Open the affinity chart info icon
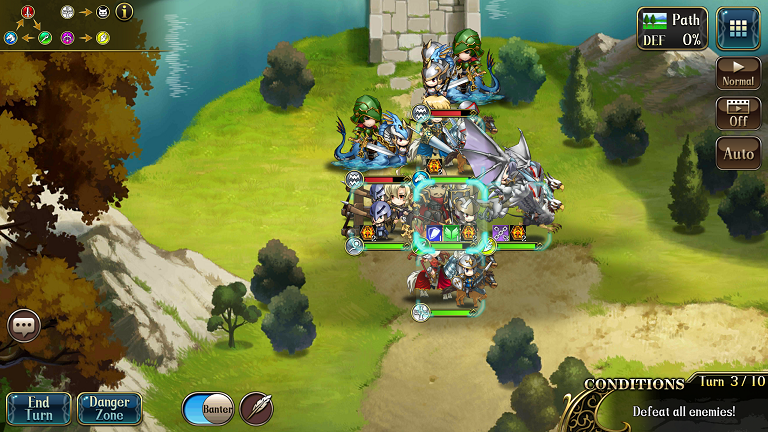The width and height of the screenshot is (768, 432). (124, 13)
